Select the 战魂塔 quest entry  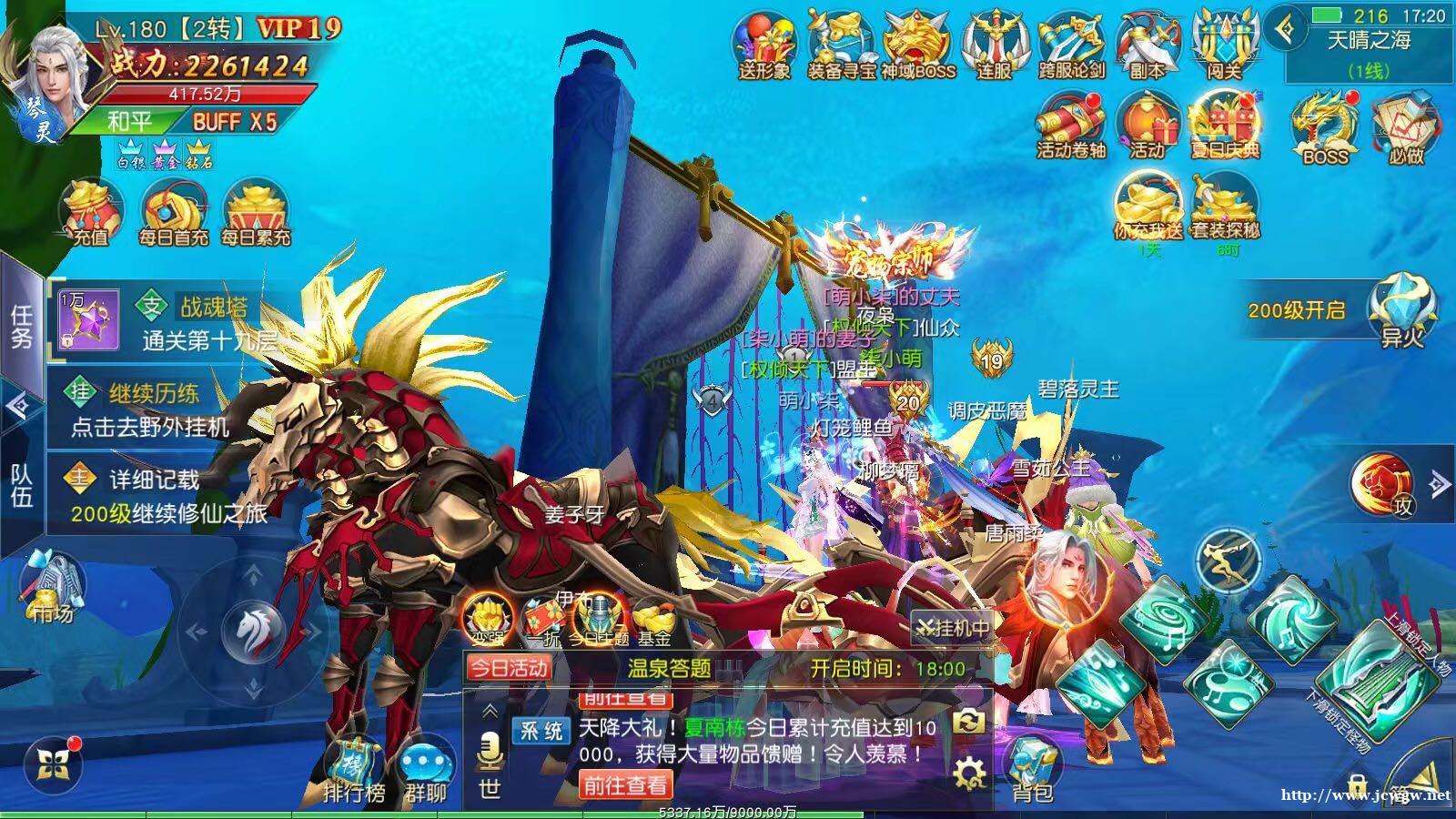coord(173,322)
